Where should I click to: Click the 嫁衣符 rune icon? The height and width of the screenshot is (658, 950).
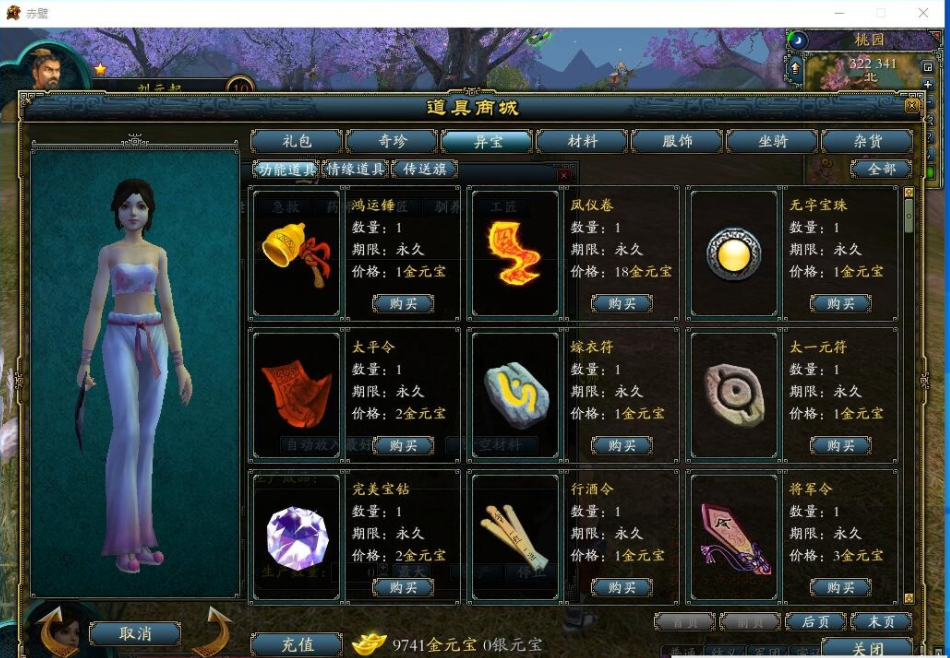[x=516, y=395]
